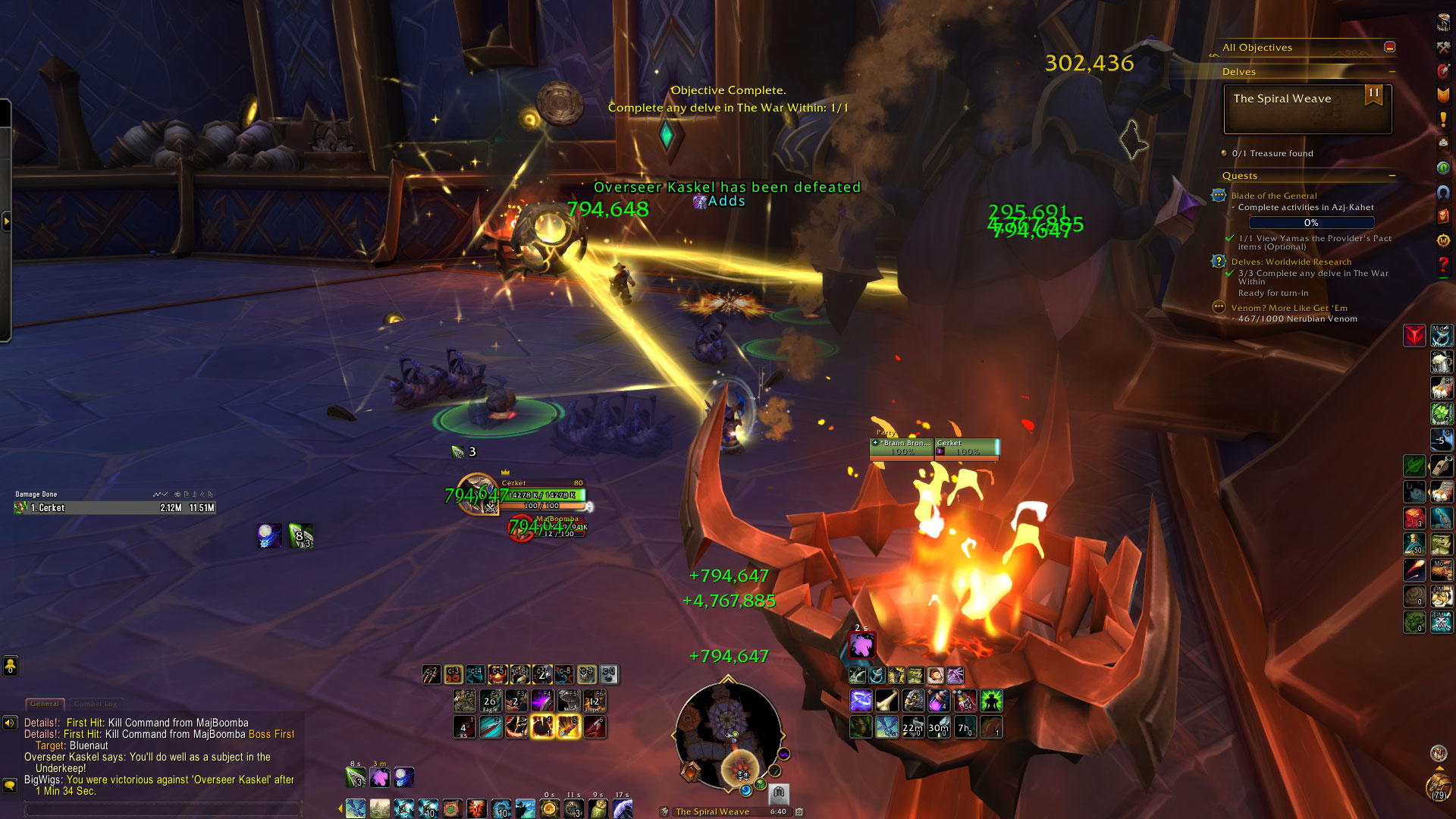Use the bone item on action bar

[886, 701]
